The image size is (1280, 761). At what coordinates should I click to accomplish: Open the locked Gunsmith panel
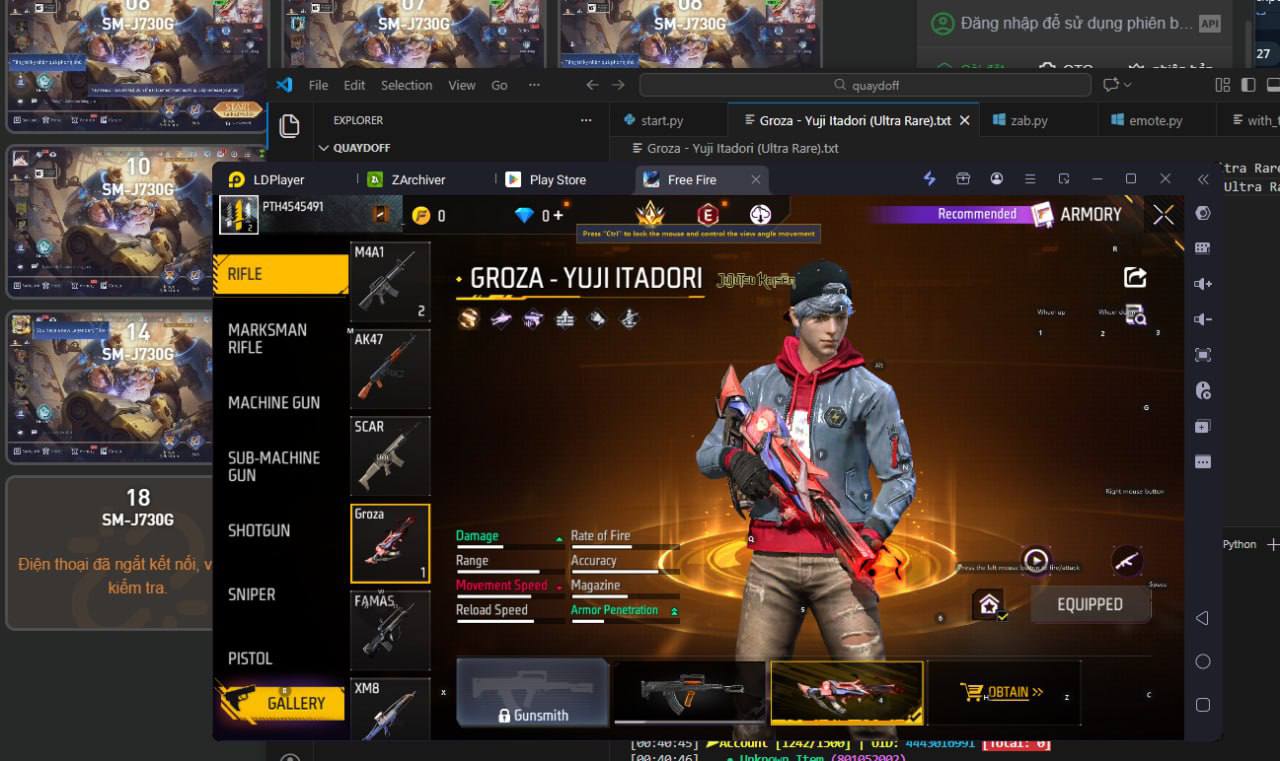533,692
